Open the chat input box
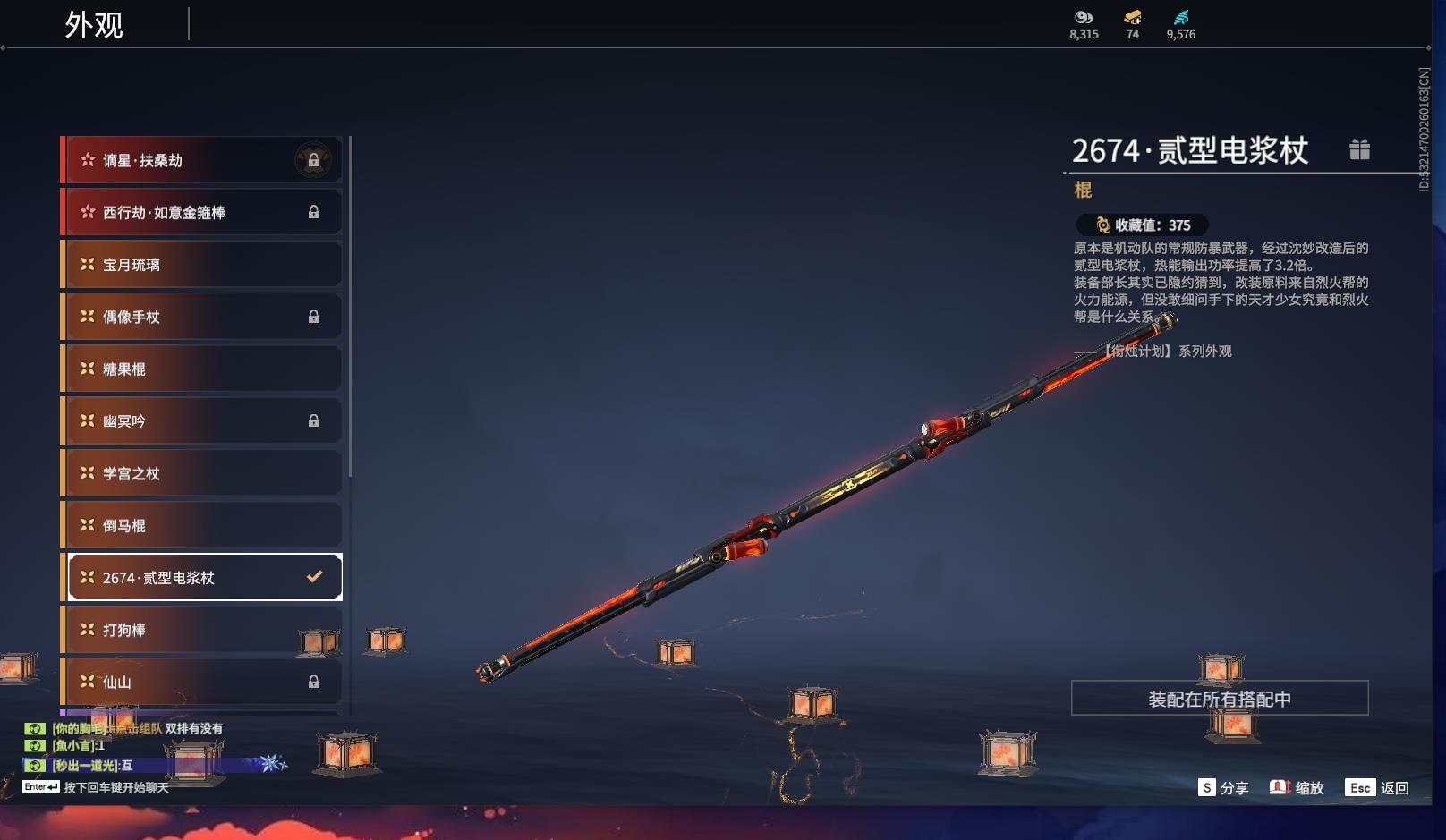This screenshot has width=1446, height=840. [115, 787]
